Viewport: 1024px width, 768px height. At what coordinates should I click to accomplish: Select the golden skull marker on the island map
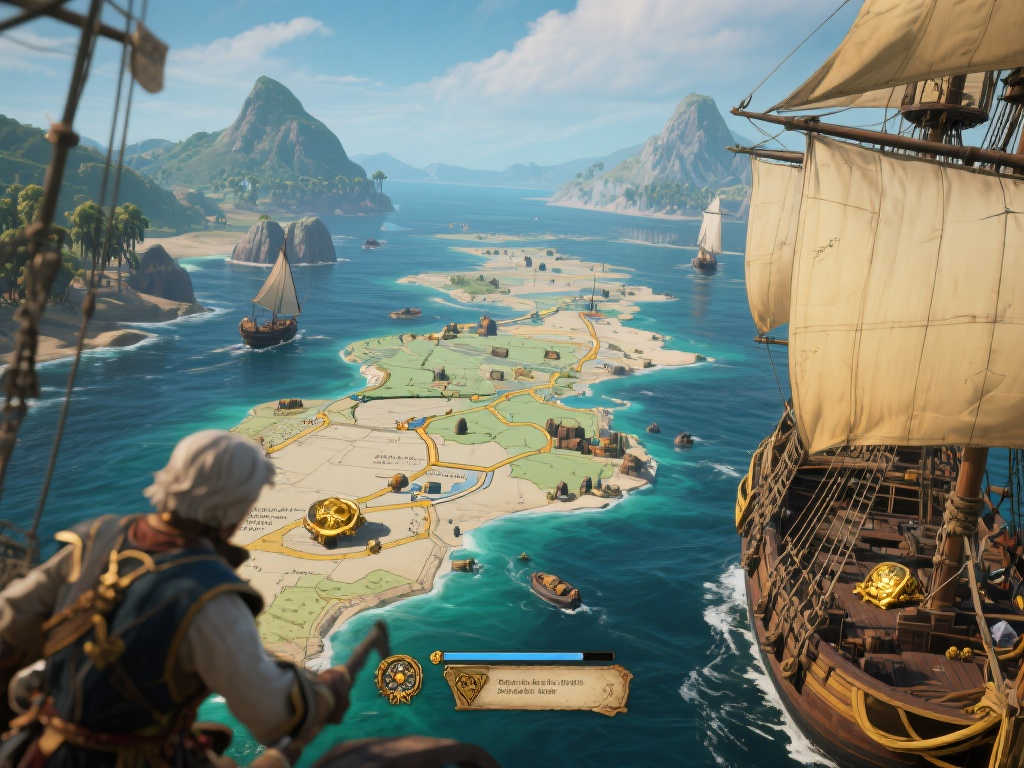(333, 519)
